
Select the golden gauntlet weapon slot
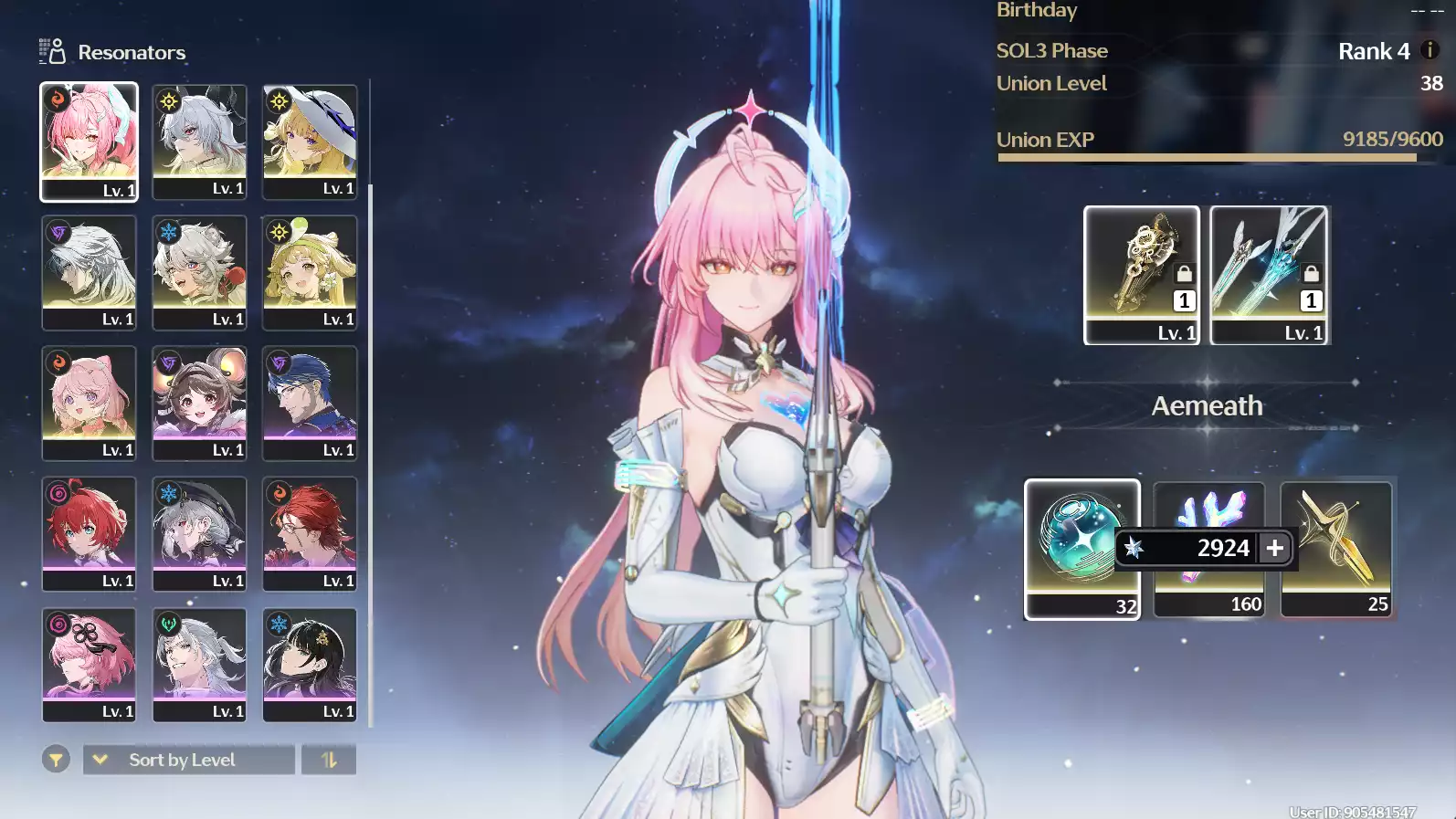pyautogui.click(x=1141, y=274)
